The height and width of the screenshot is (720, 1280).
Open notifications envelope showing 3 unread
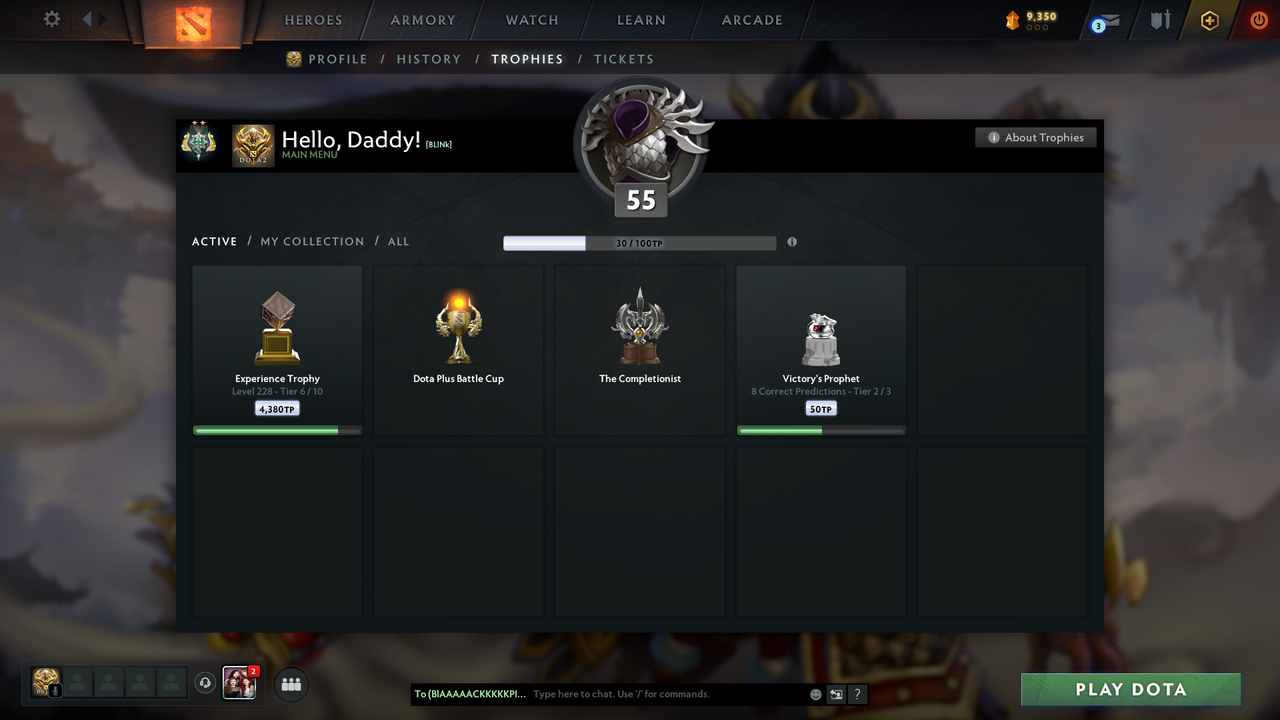[x=1104, y=20]
